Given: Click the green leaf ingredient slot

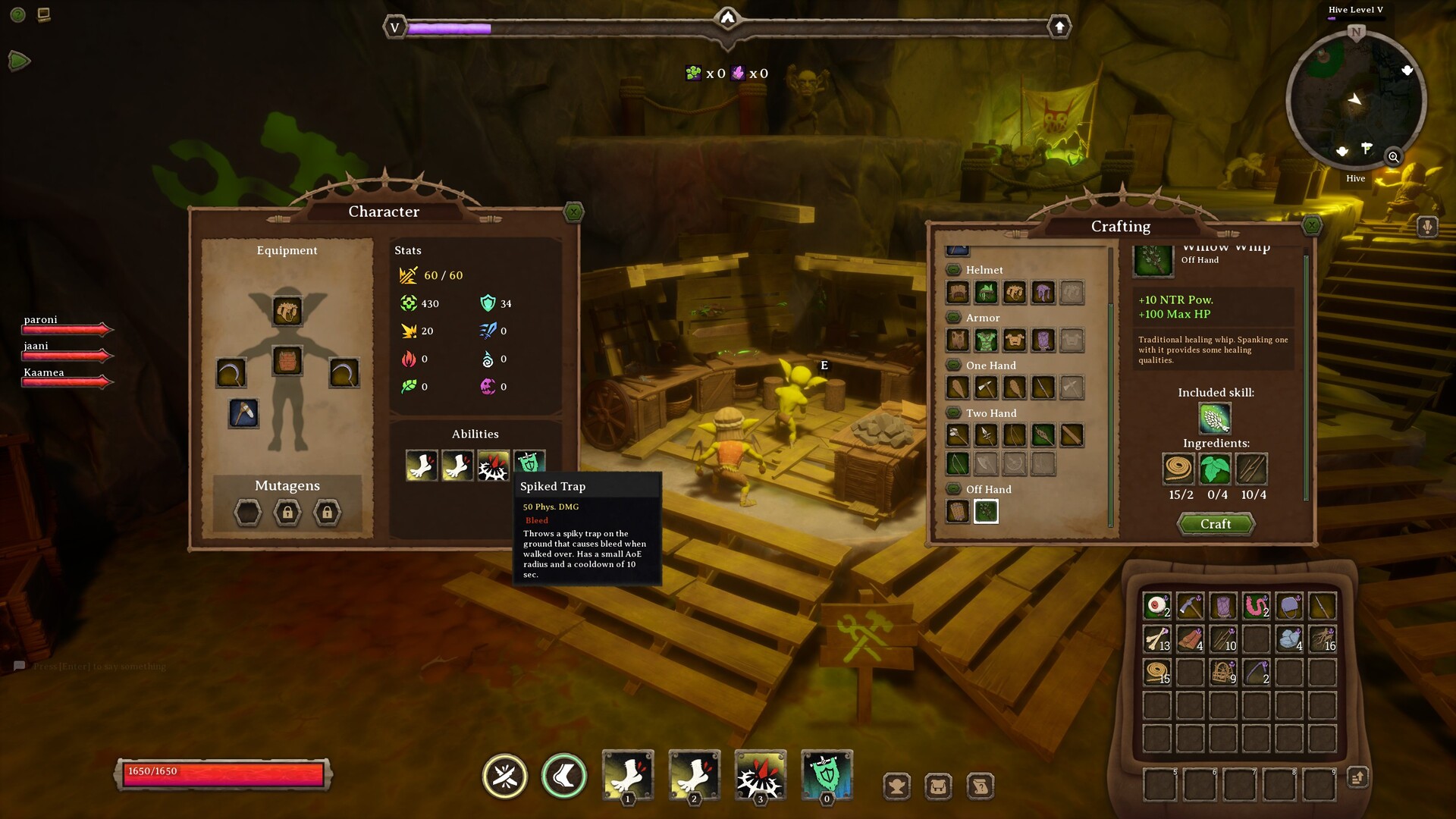Looking at the screenshot, I should tap(1215, 469).
